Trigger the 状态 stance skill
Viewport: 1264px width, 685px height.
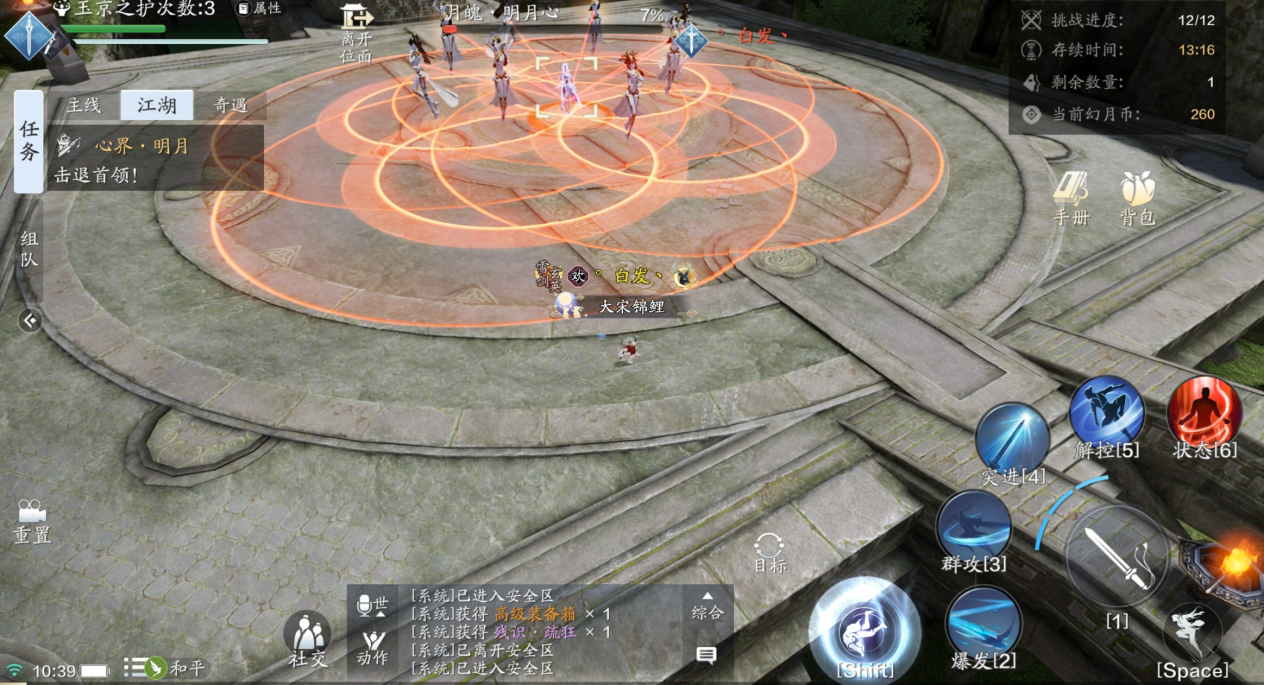click(x=1204, y=412)
